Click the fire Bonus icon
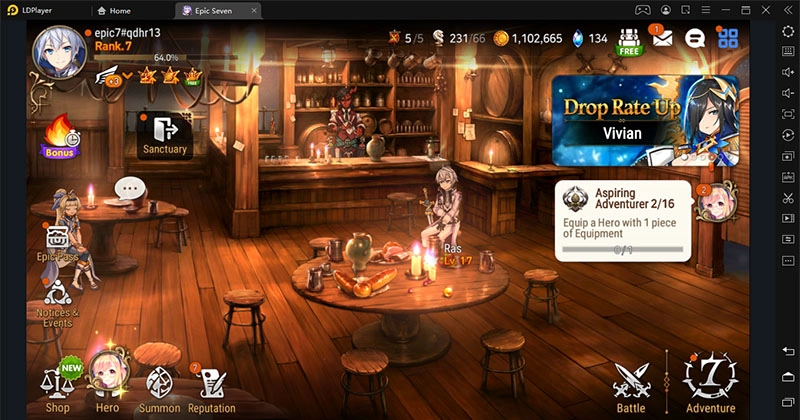This screenshot has height=420, width=800. 59,136
